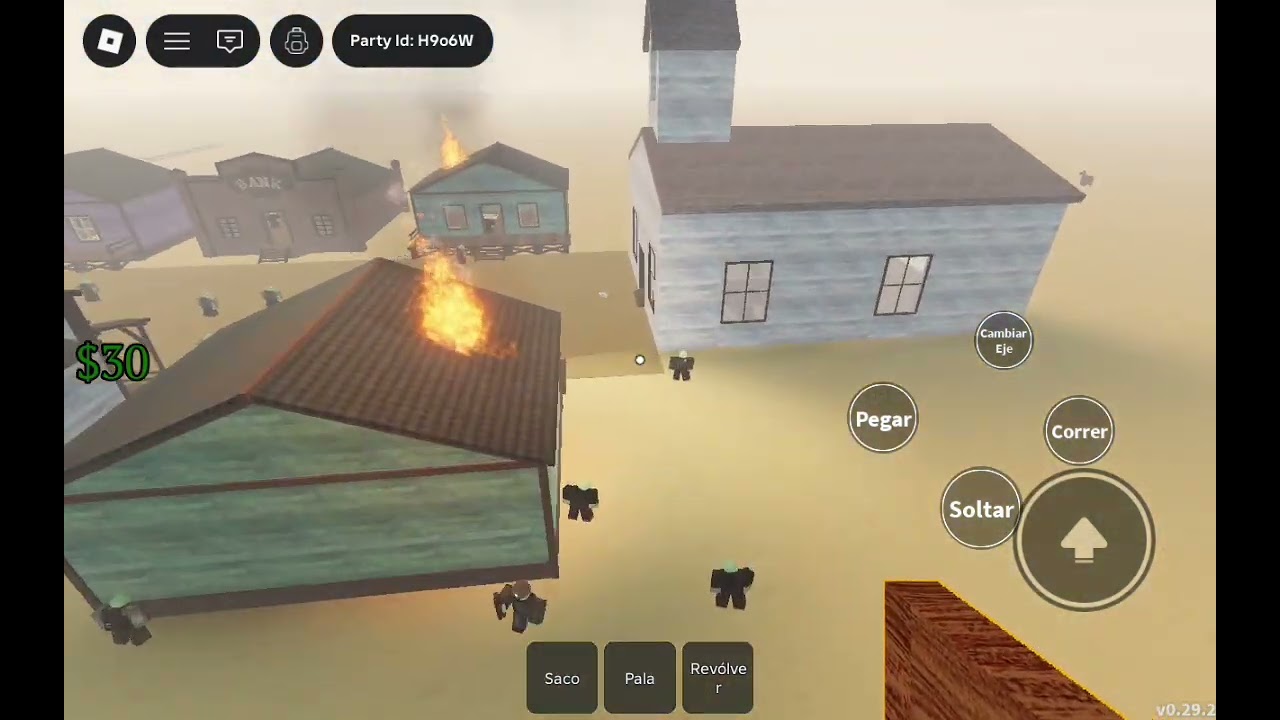Choose the Revólver hotbar slot

718,678
